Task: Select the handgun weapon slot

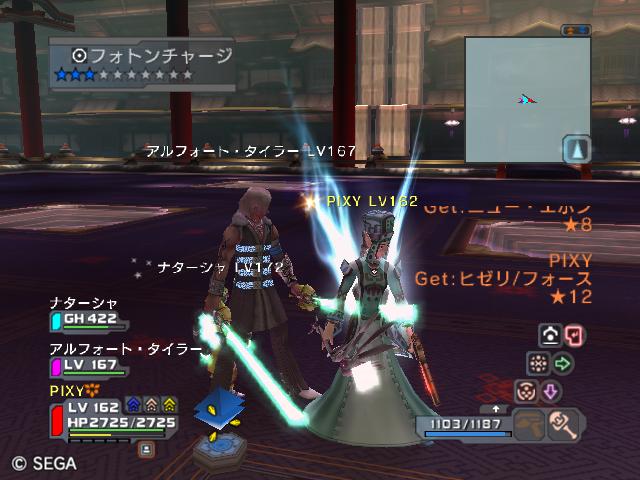Action: click(x=530, y=424)
